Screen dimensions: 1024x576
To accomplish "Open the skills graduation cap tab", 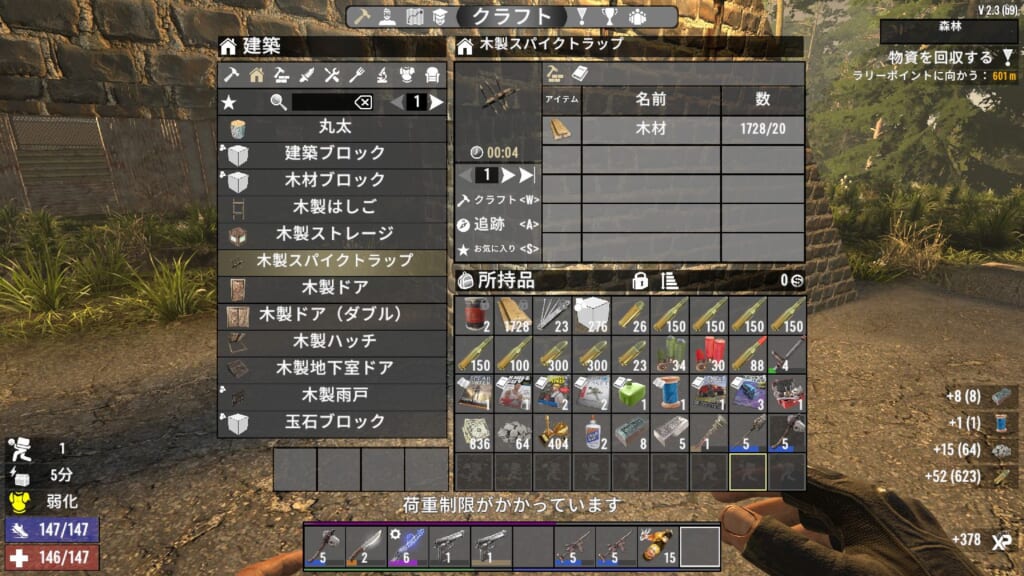I will [439, 16].
